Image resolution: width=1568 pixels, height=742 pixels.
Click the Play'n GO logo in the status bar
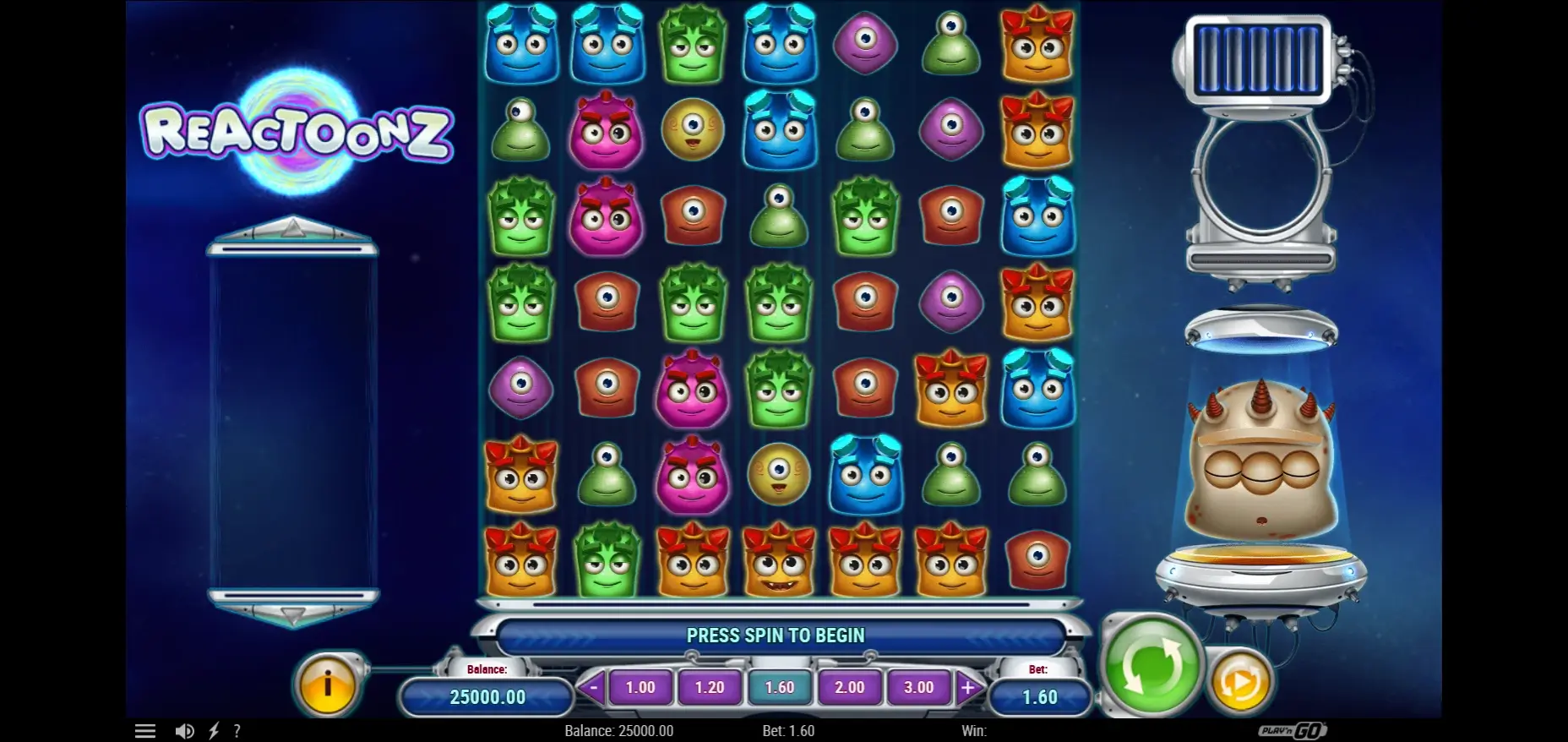(x=1294, y=730)
